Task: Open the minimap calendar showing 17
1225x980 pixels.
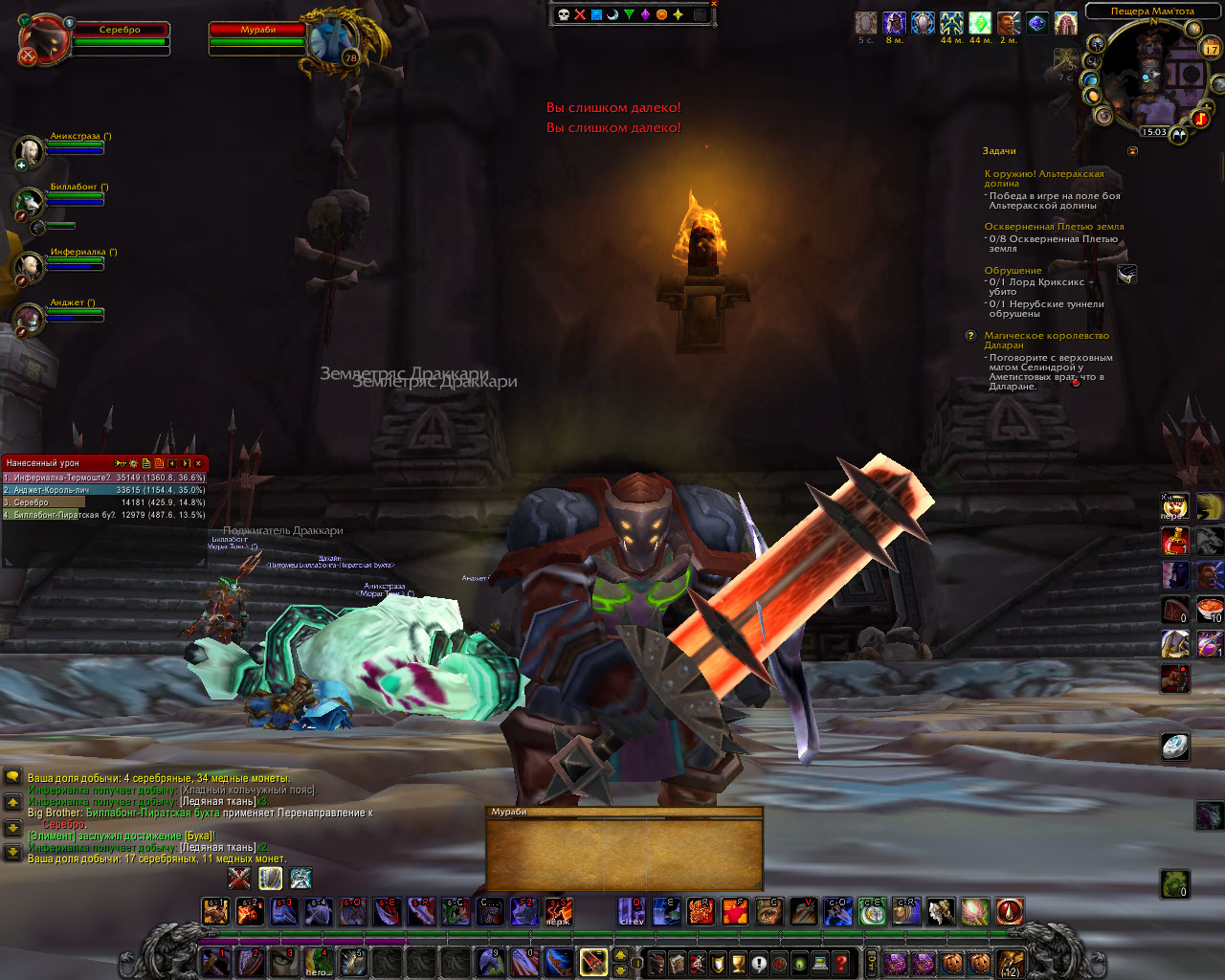Action: [1211, 47]
